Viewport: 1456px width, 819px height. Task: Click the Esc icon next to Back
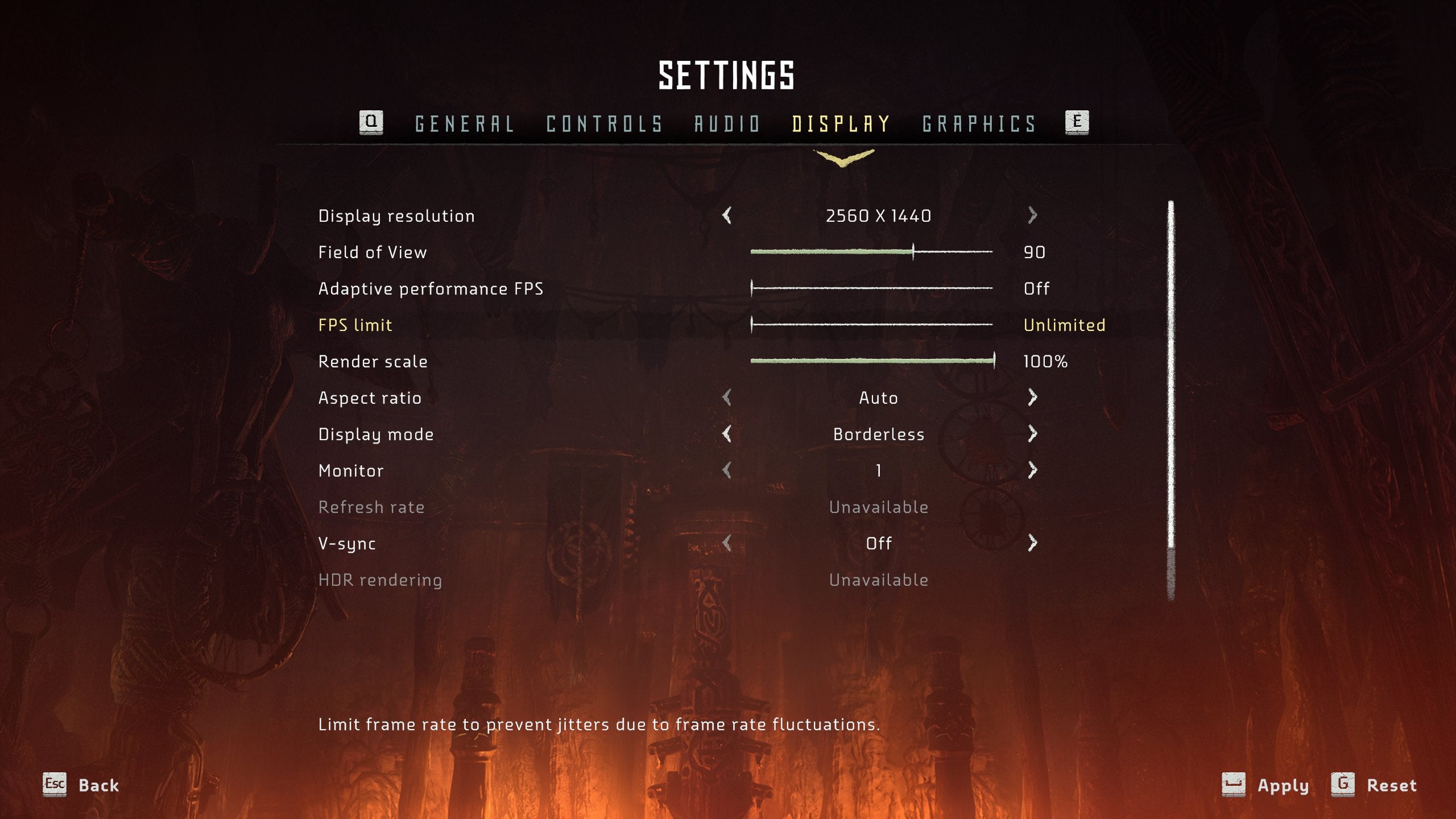point(54,785)
